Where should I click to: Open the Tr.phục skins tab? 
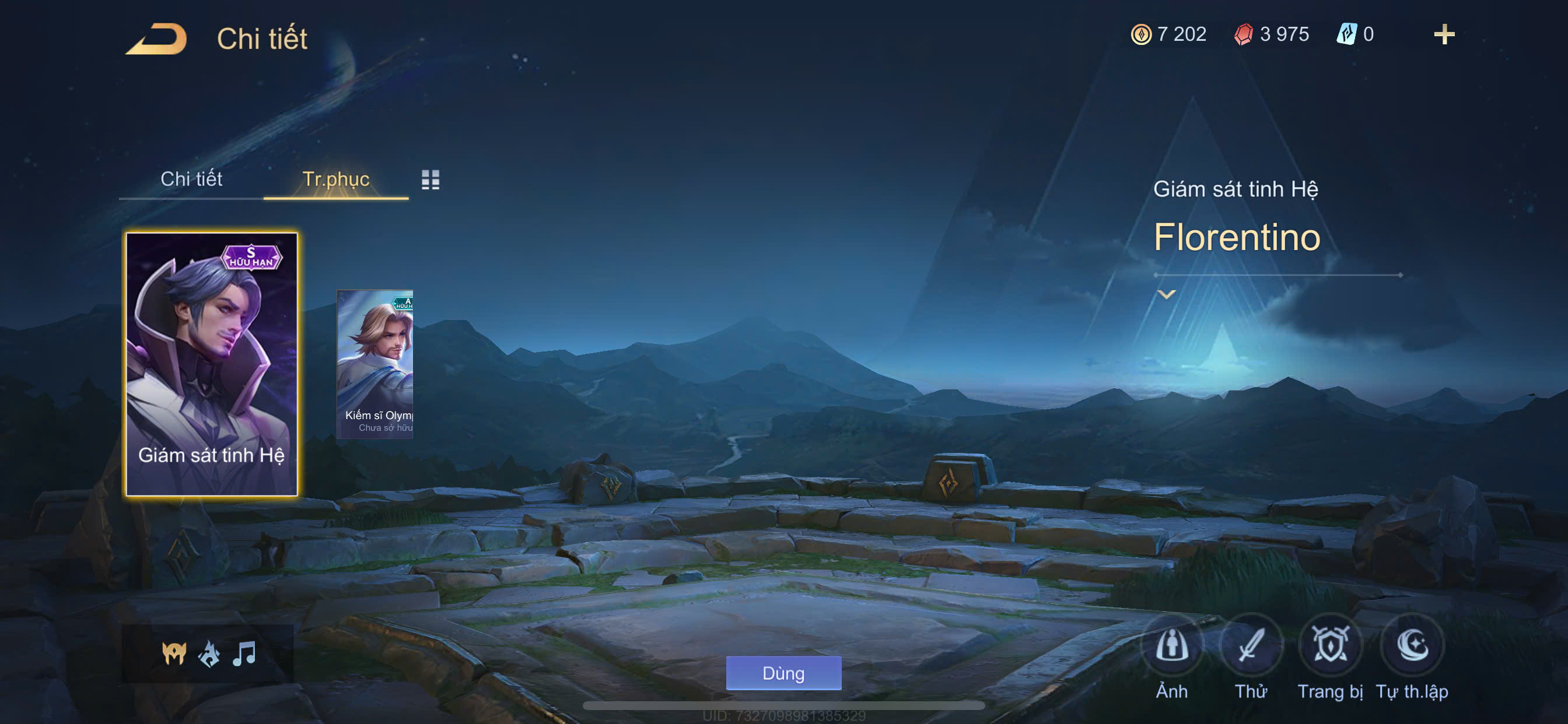pos(335,179)
